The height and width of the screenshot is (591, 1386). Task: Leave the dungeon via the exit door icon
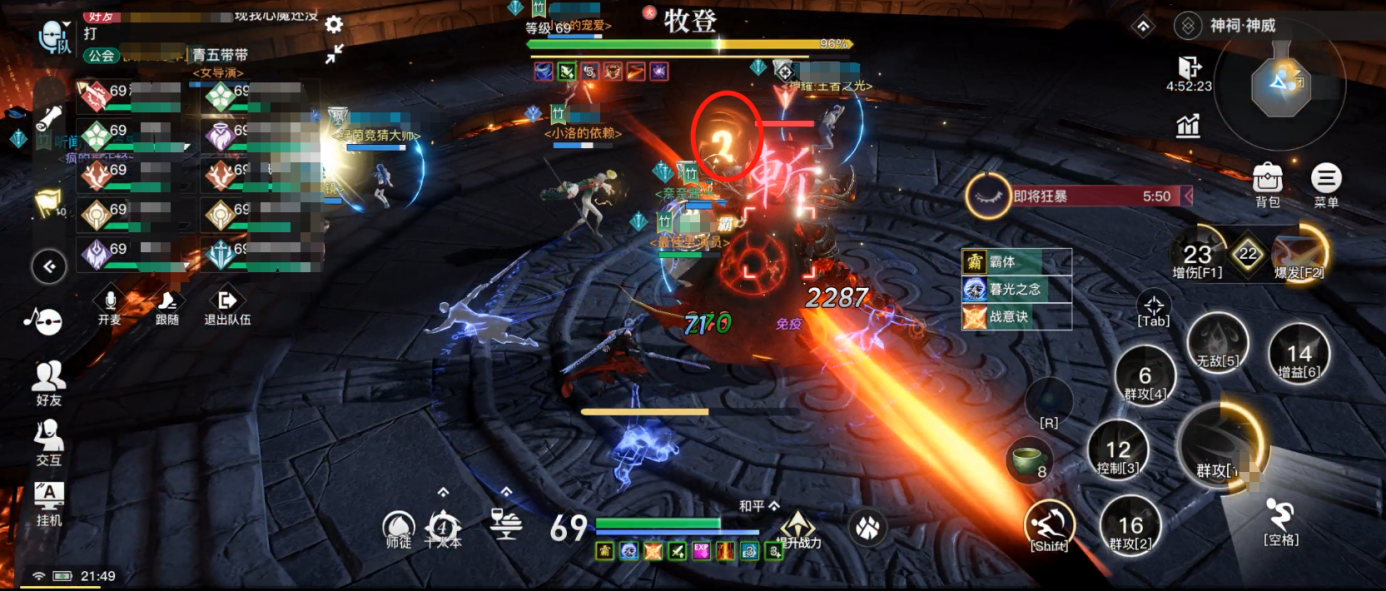[1189, 67]
